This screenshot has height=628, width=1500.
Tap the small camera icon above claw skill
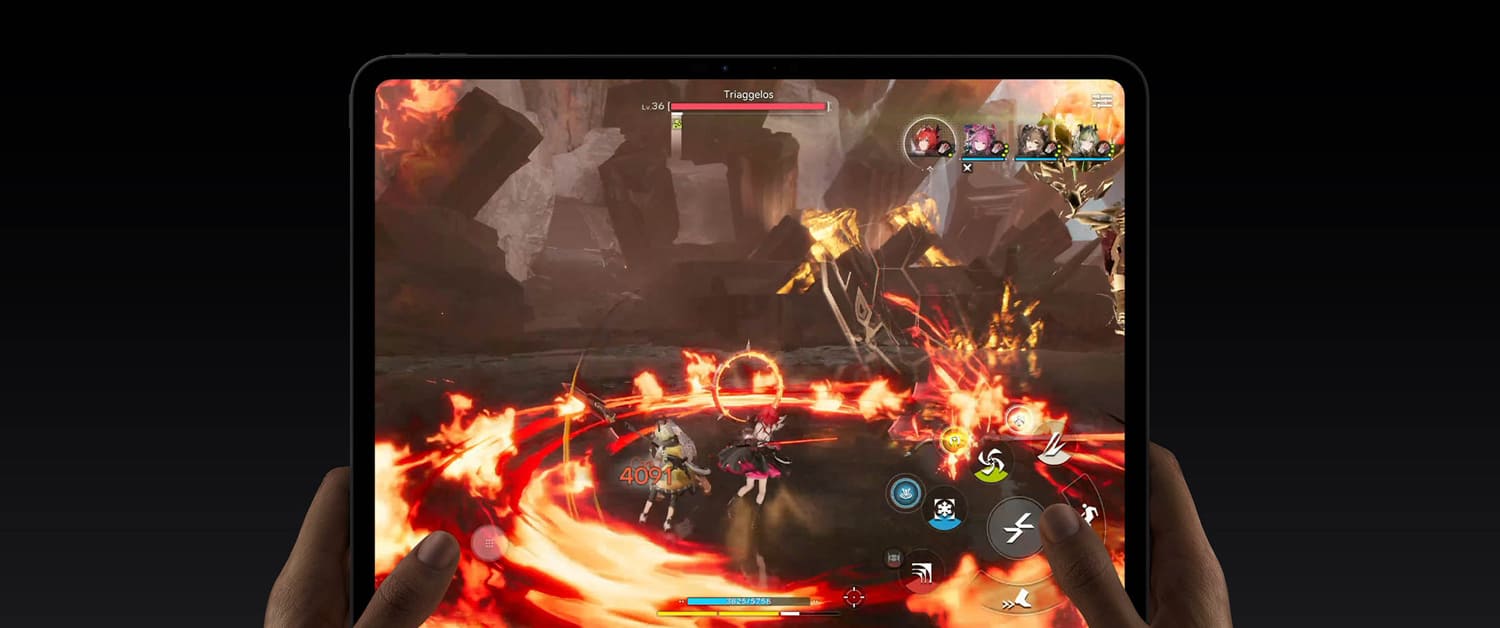coord(893,558)
